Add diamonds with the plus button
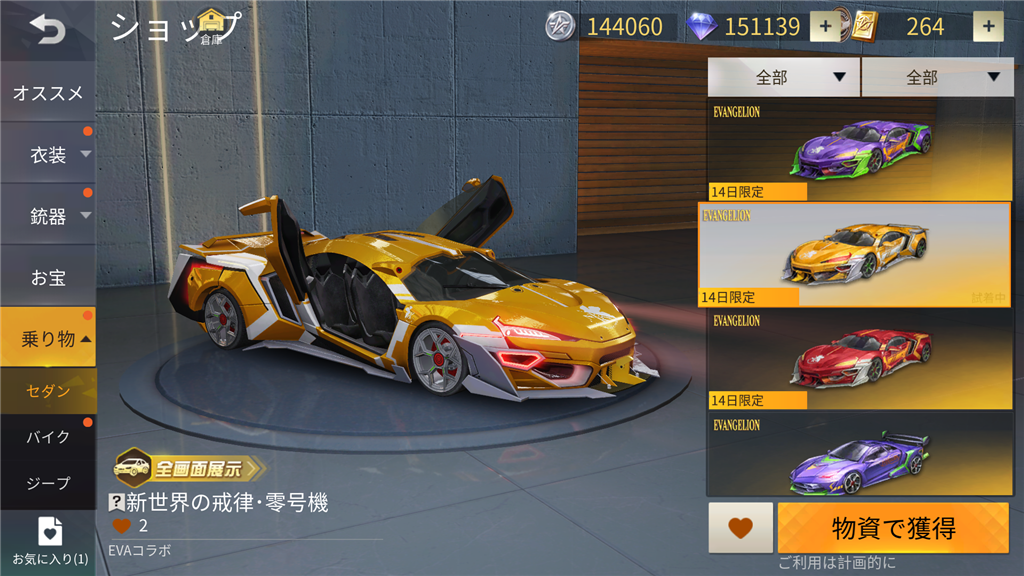 [x=825, y=27]
